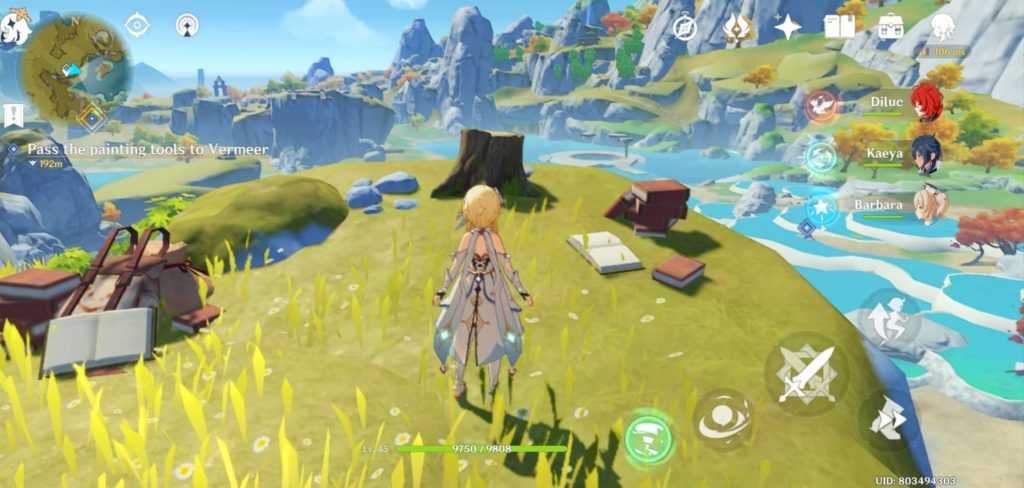The height and width of the screenshot is (488, 1024).
Task: Tap the quest navigation target icon
Action: pos(136,25)
